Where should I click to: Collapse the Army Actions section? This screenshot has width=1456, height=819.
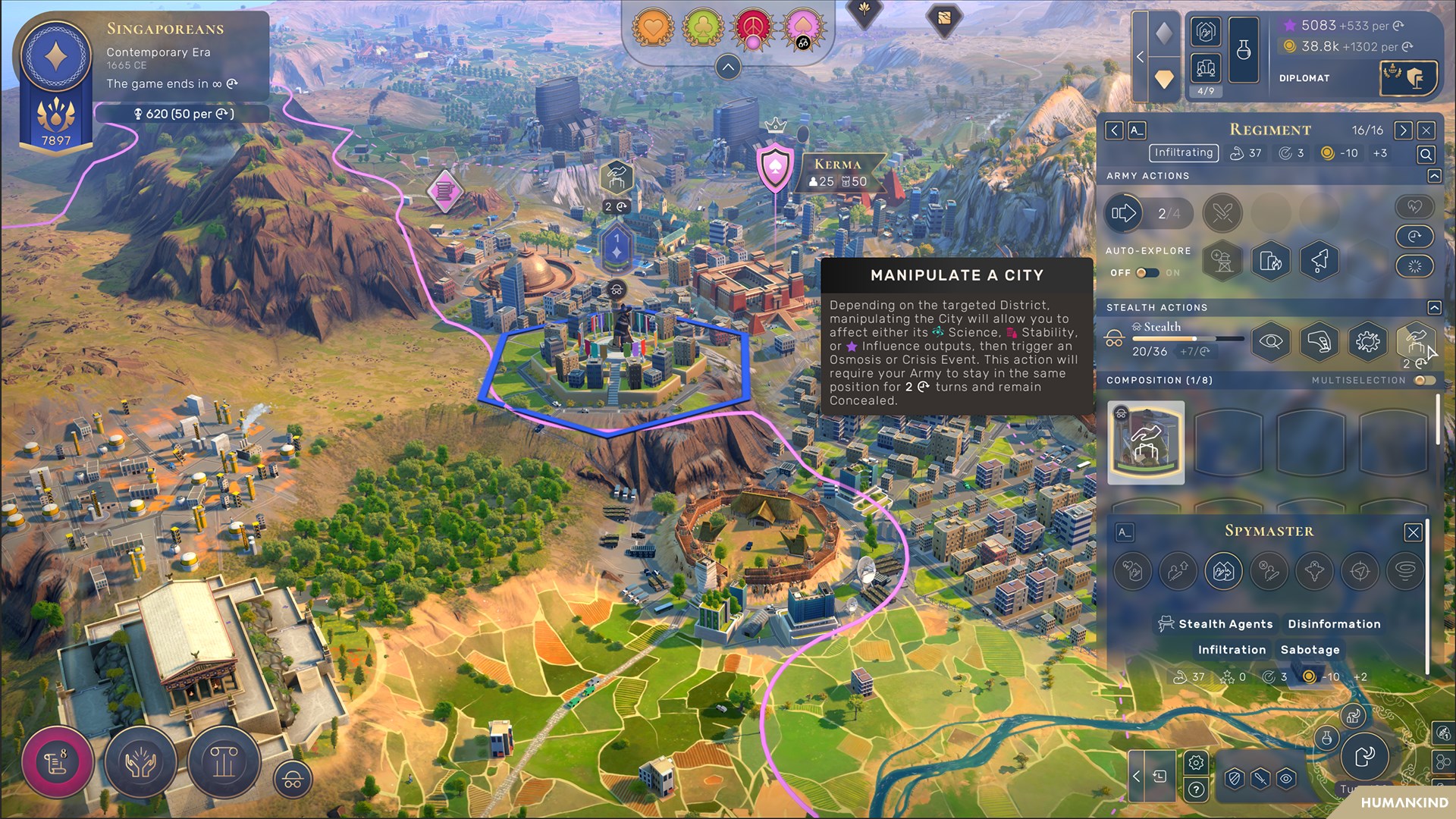[x=1434, y=176]
